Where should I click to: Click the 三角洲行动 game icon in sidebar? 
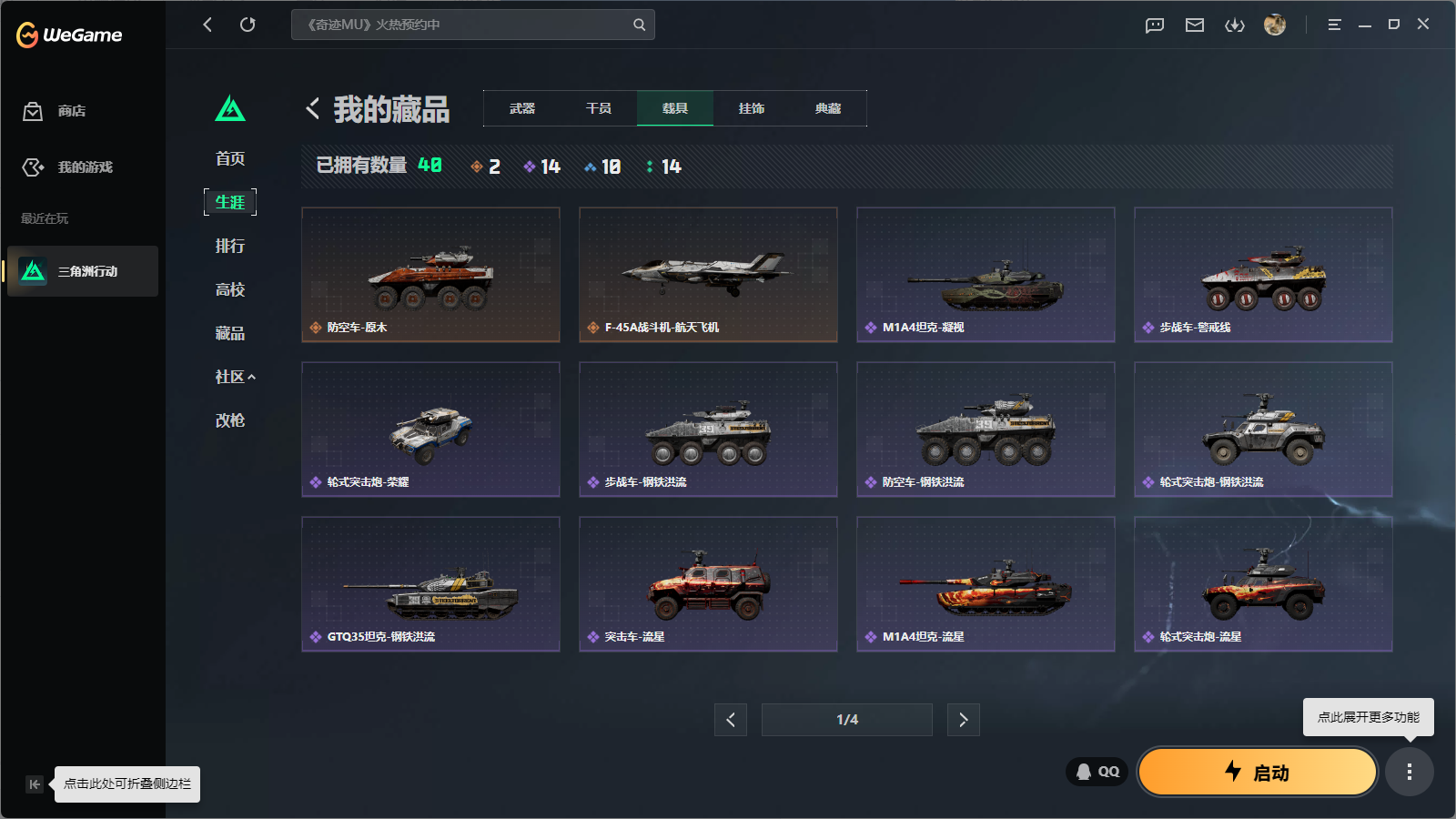click(x=31, y=271)
